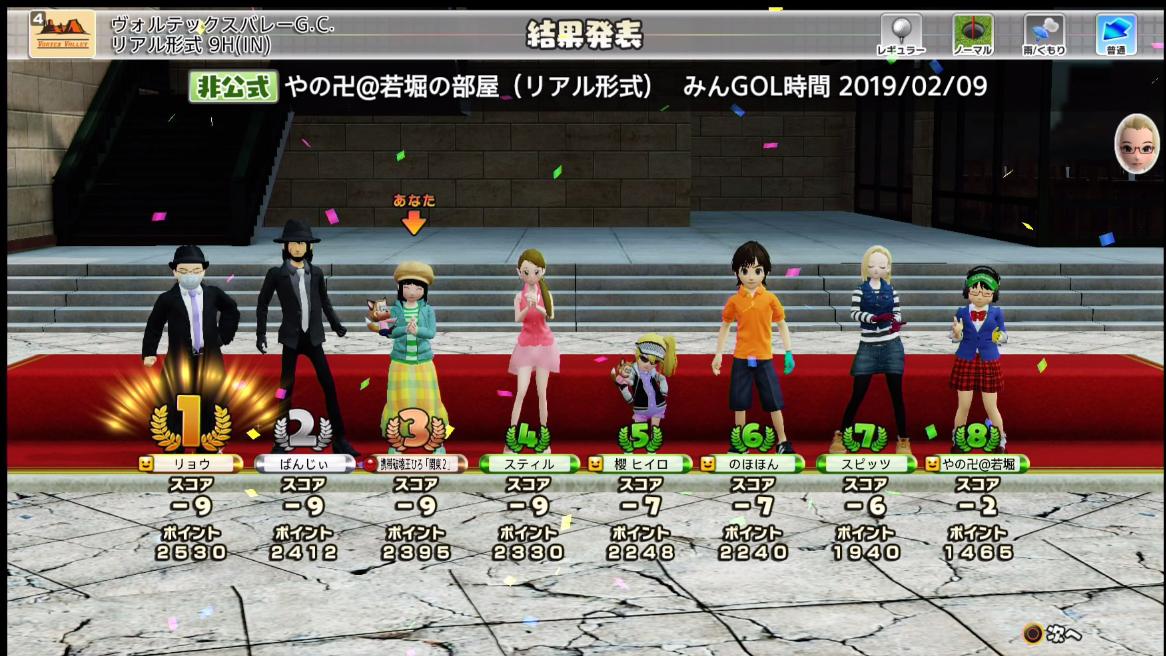Viewport: 1166px width, 656px height.
Task: Choose player ばんじぃ's name plate
Action: click(304, 464)
